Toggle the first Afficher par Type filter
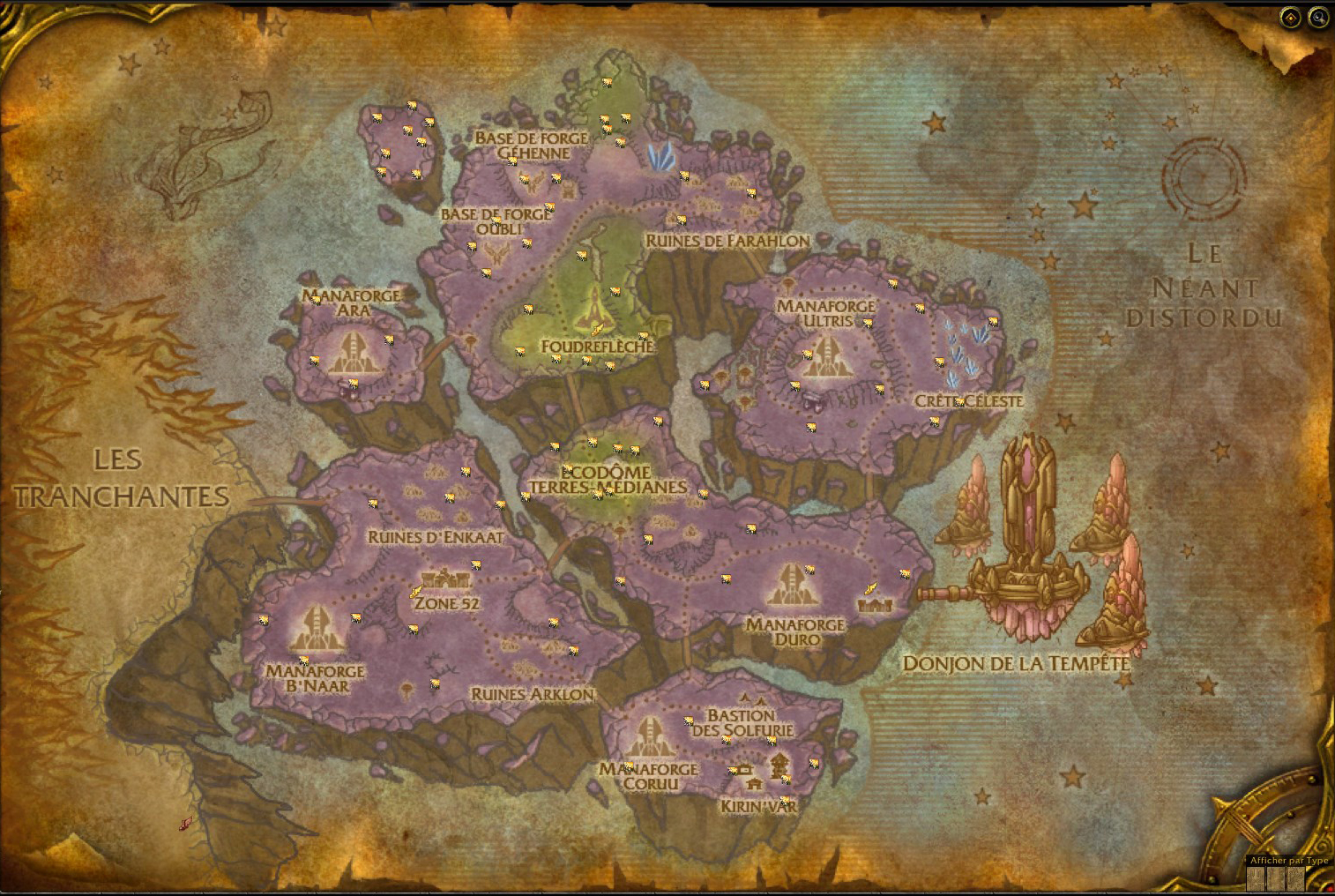The width and height of the screenshot is (1335, 896). click(1256, 878)
